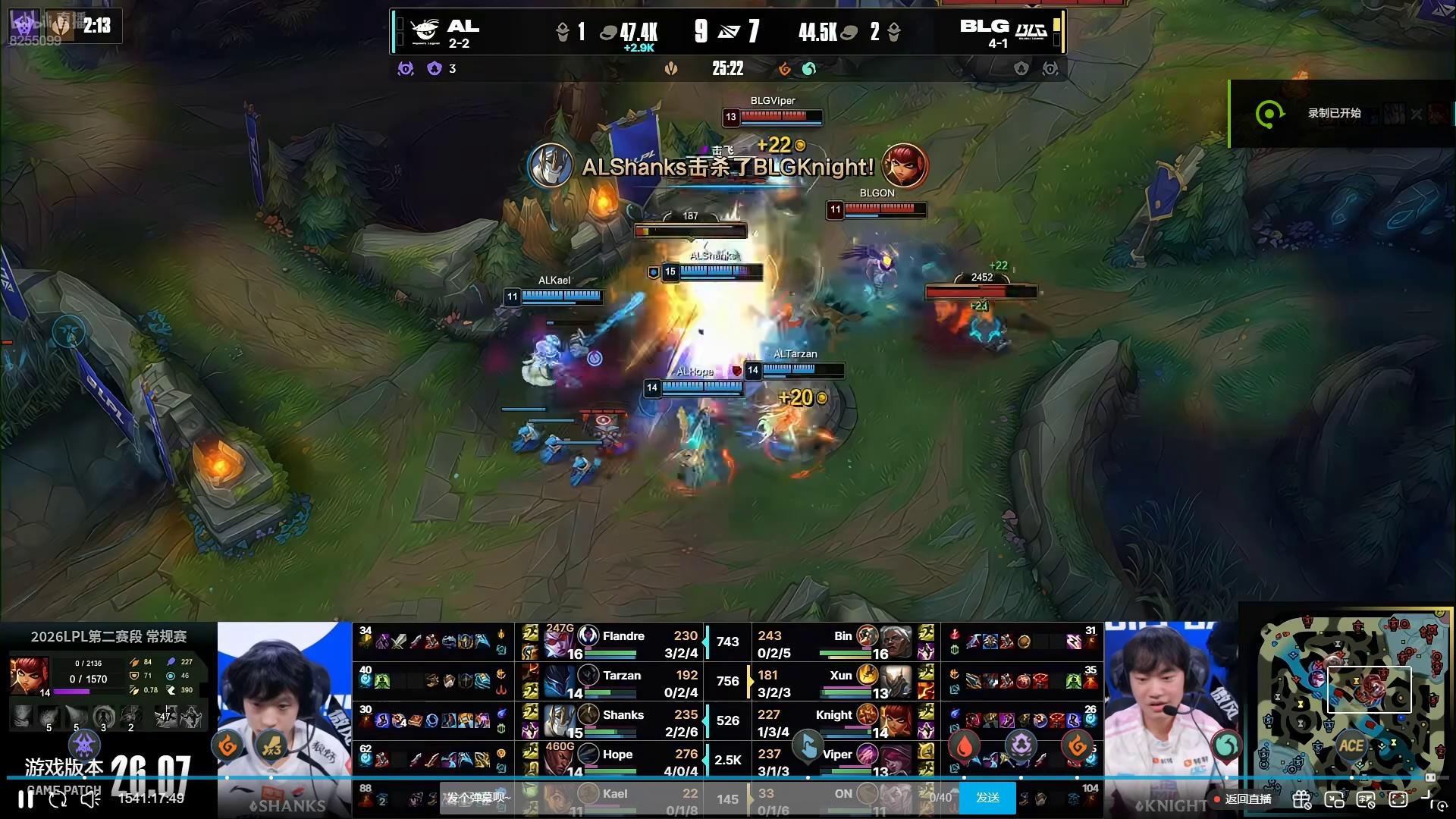
Task: Click the selected champion portrait in stats panel
Action: pos(29,677)
